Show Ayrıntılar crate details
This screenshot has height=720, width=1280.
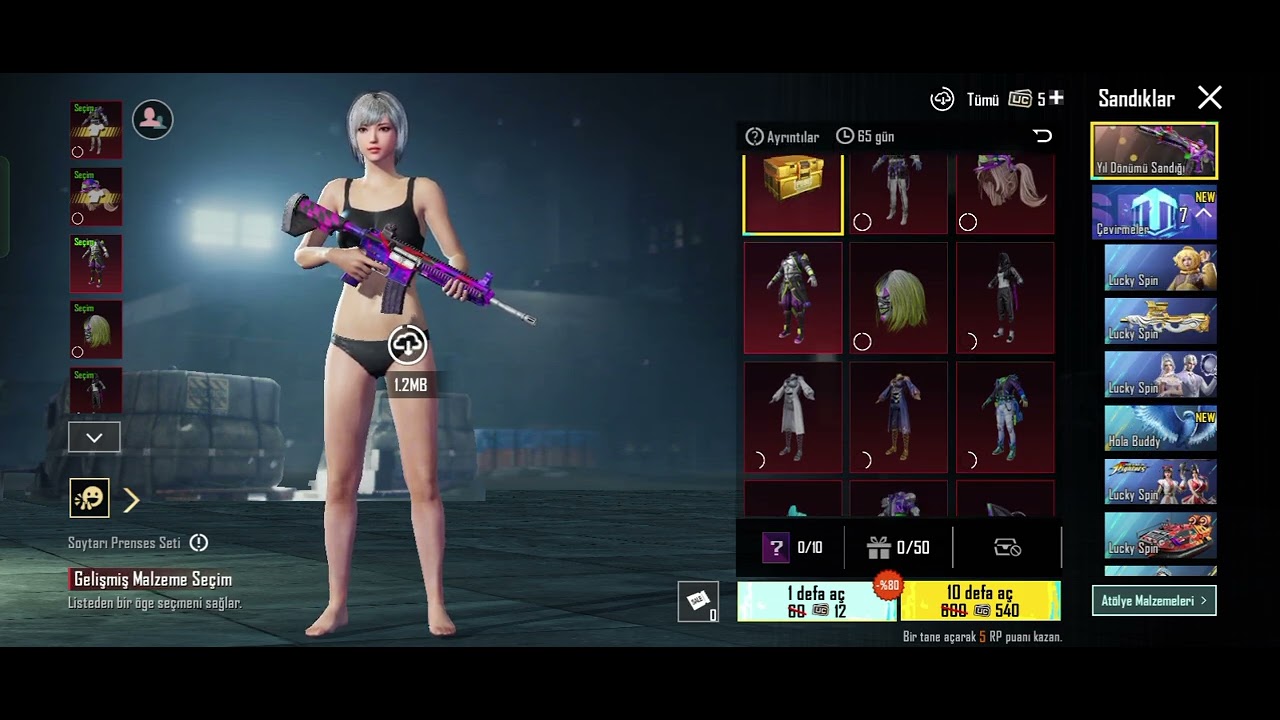783,137
